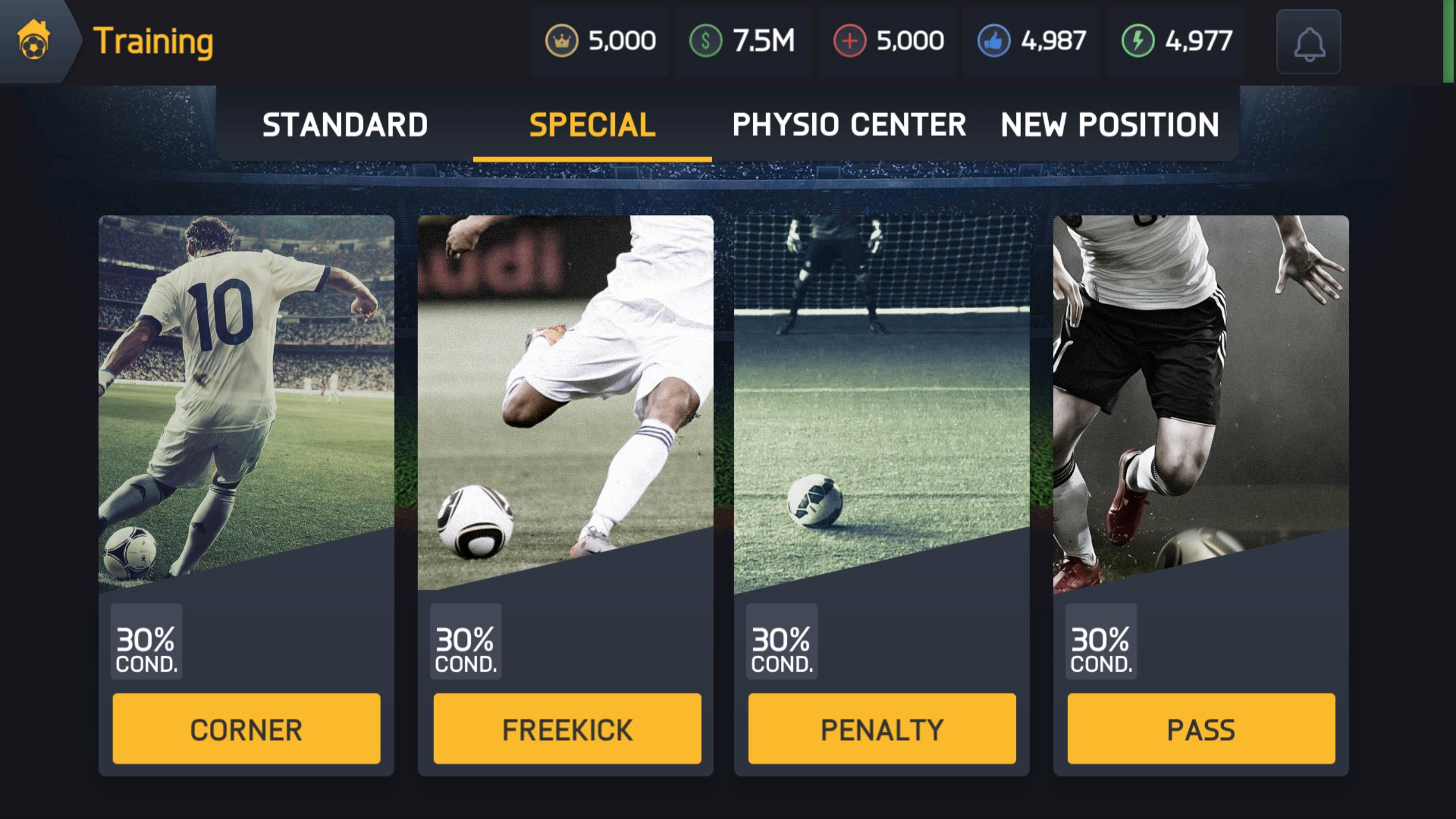Stay on the SPECIAL training tab

[591, 125]
